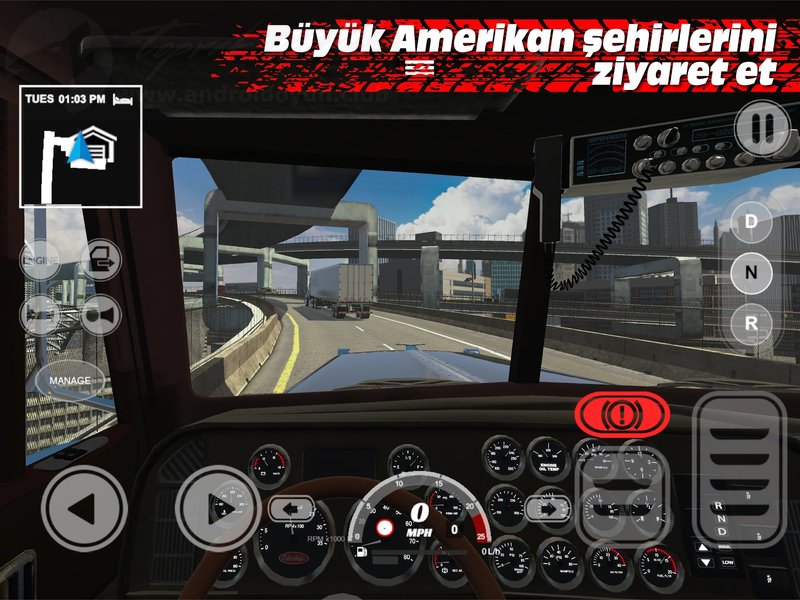Shift into Reverse with the R button
Screen dimensions: 800x600
(751, 322)
